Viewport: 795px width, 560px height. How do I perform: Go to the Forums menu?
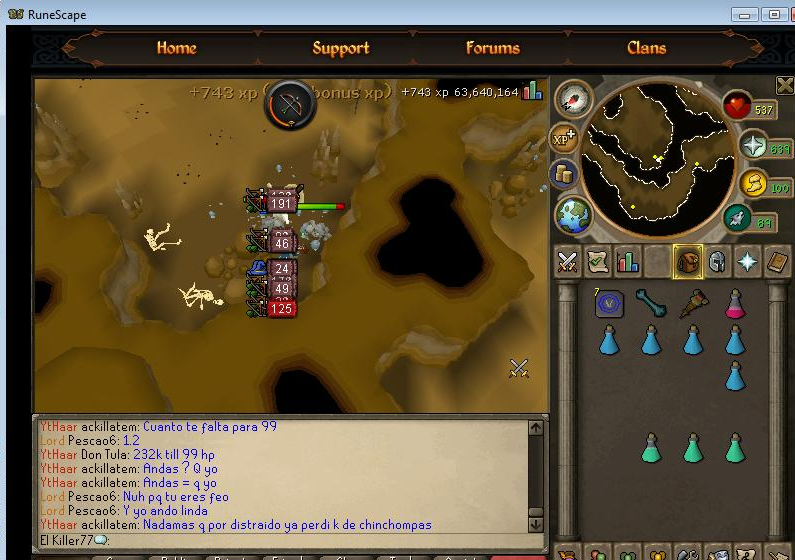tap(492, 48)
